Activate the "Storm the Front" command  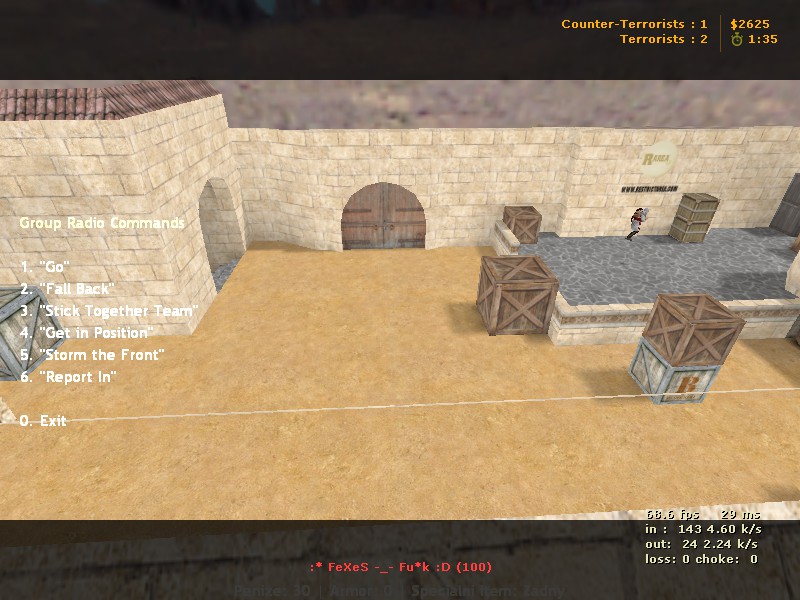coord(92,355)
